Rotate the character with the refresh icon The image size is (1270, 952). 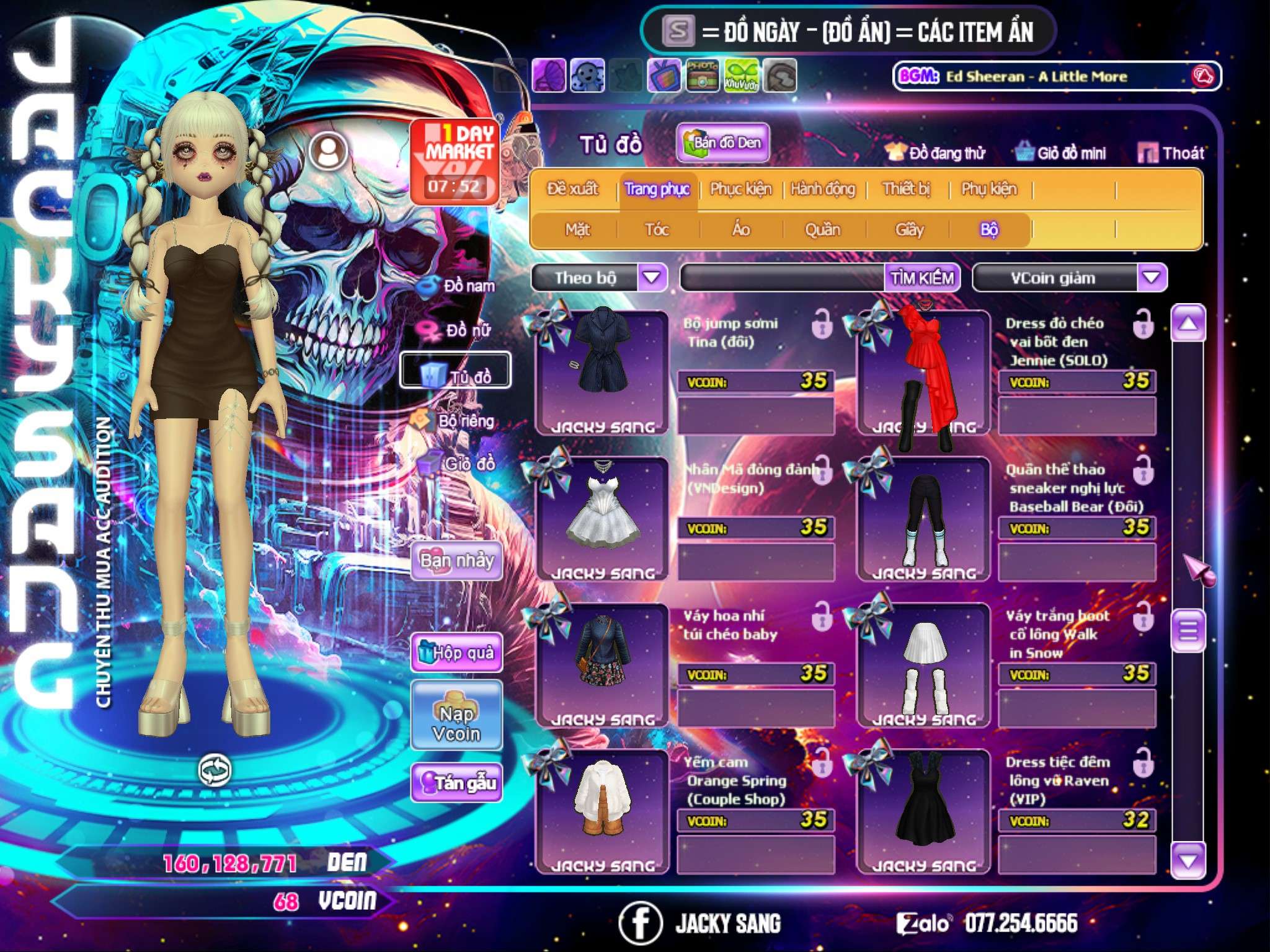pos(215,770)
